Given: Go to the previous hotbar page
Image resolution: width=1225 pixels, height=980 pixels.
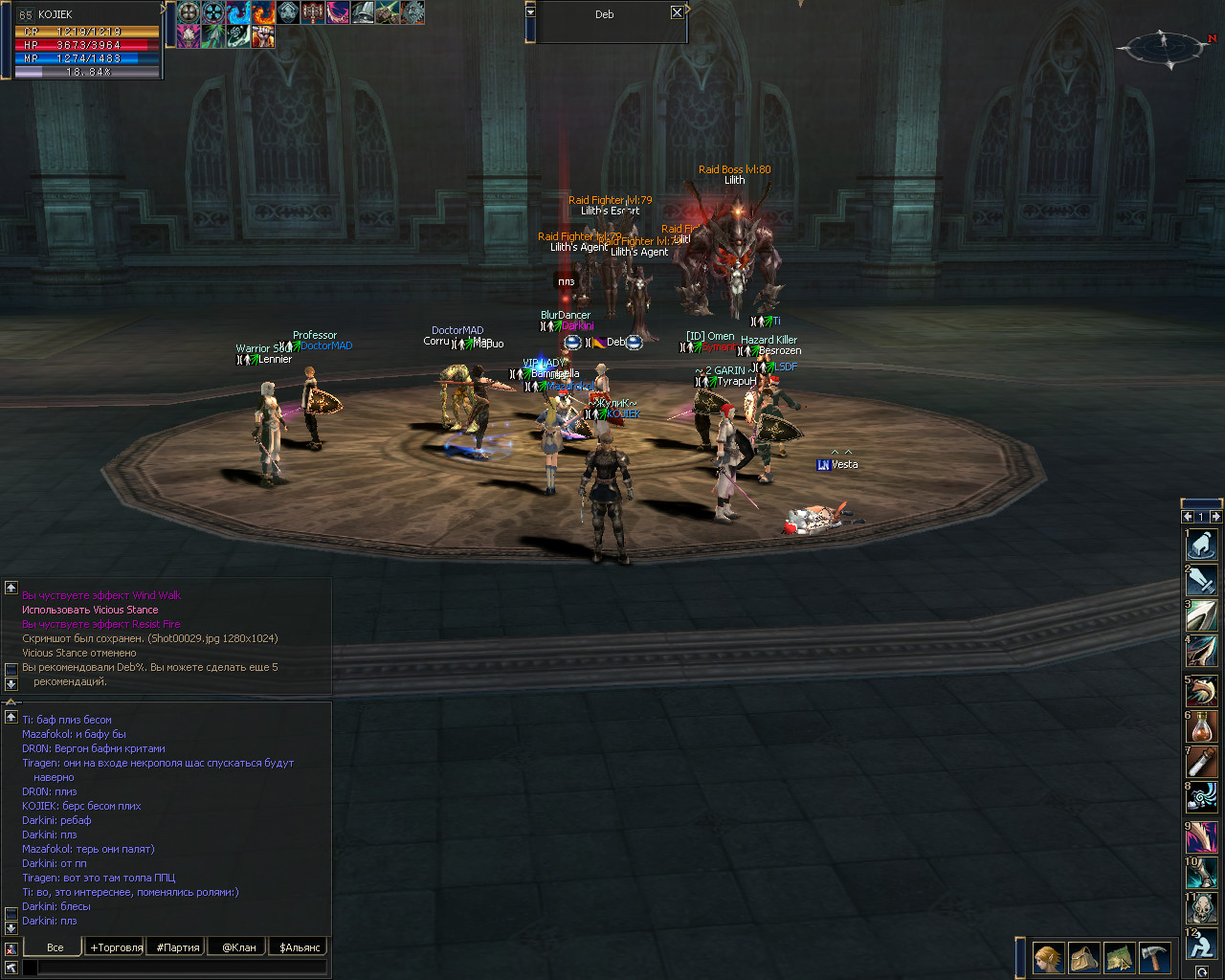Looking at the screenshot, I should [1188, 517].
